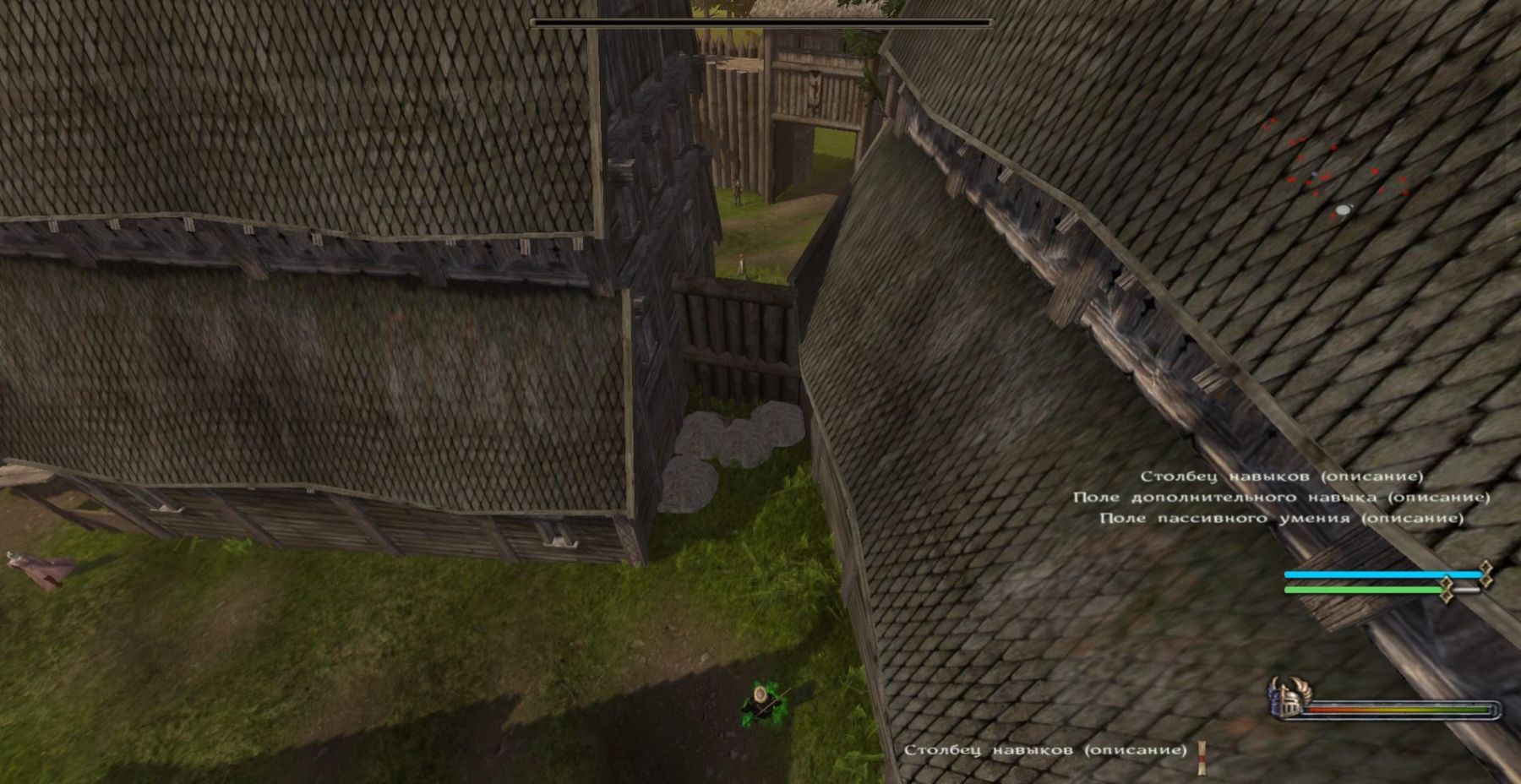
Task: Select the winged knight helmet icon
Action: coord(1287,699)
